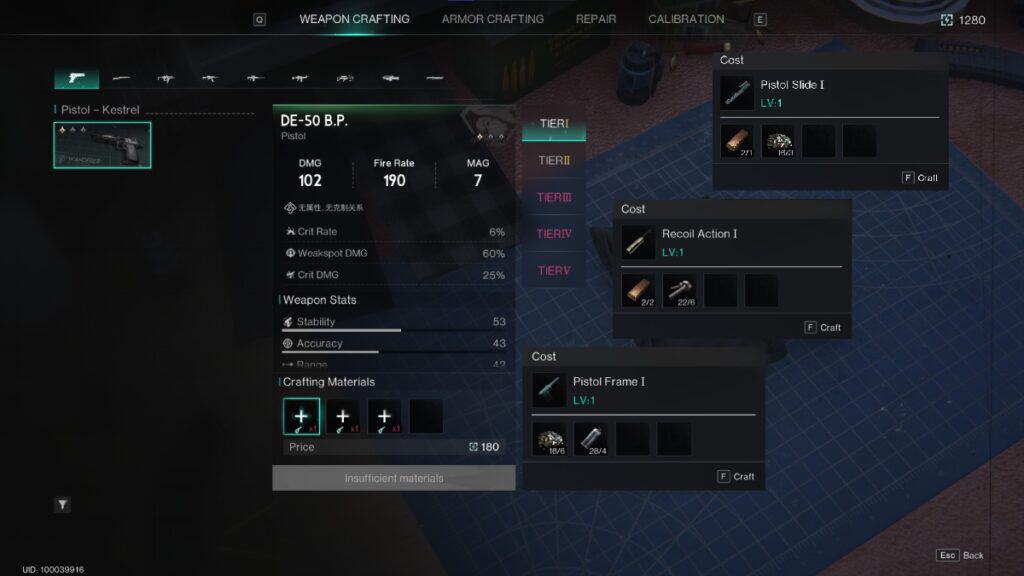The image size is (1024, 576).
Task: Select the first highlighted crafting material slot
Action: pyautogui.click(x=302, y=417)
